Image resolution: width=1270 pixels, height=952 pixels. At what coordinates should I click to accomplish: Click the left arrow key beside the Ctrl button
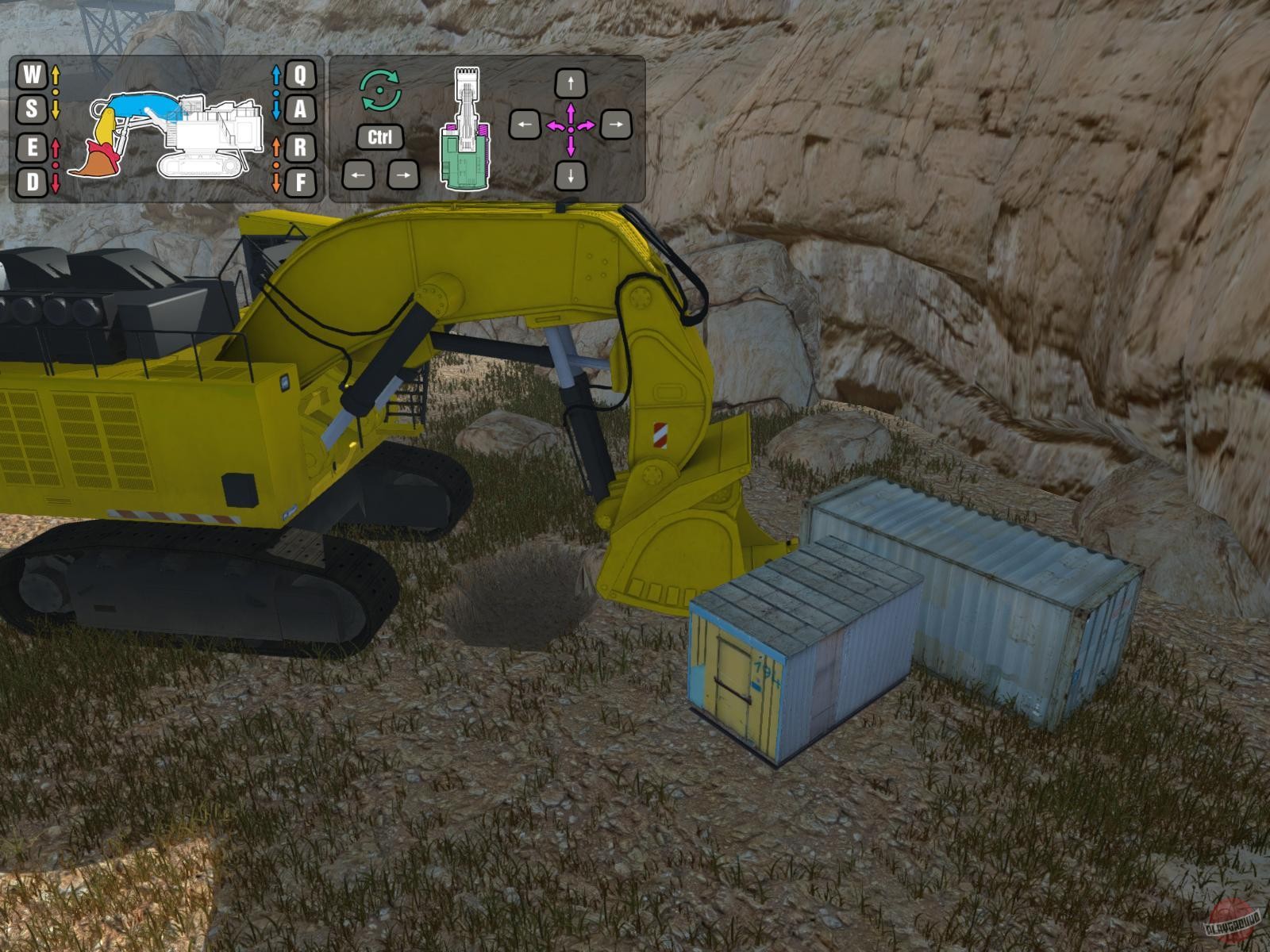click(358, 176)
